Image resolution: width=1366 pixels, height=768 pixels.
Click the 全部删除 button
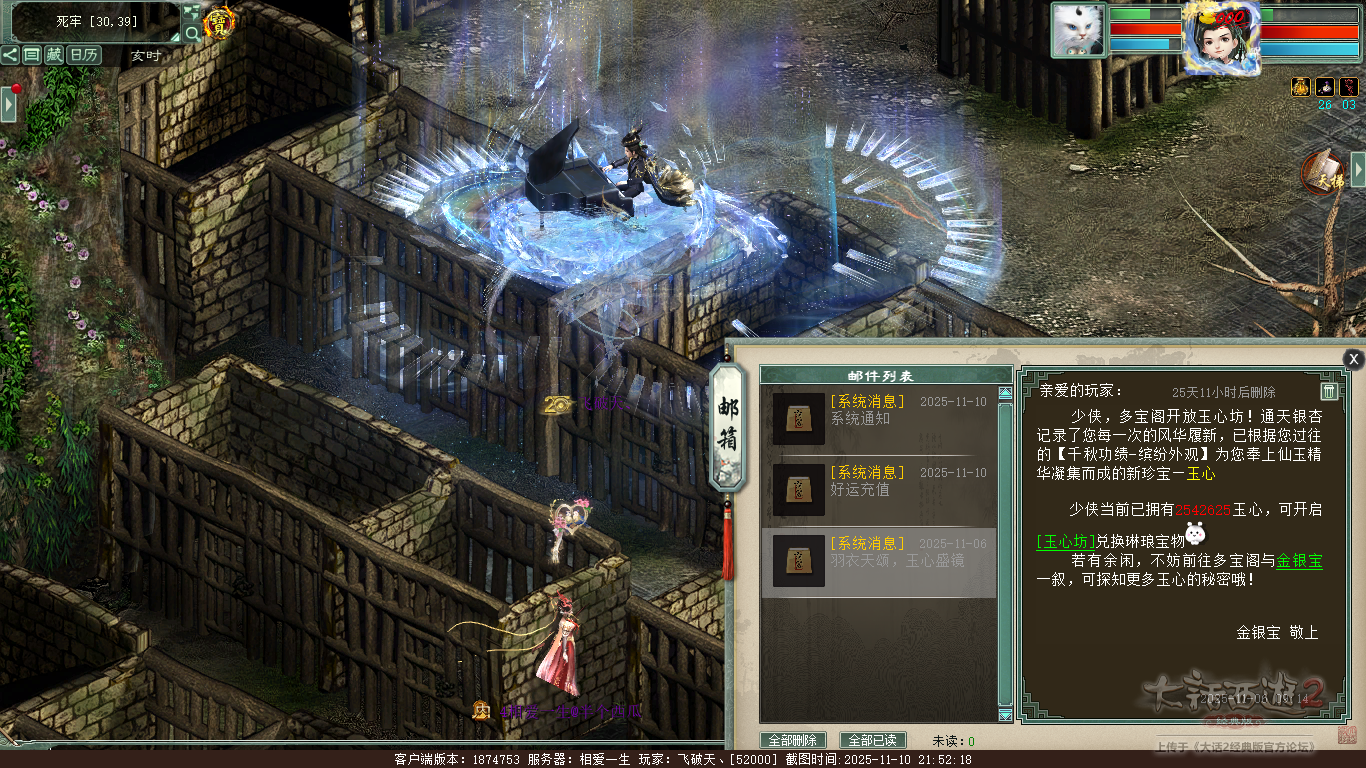[x=794, y=741]
